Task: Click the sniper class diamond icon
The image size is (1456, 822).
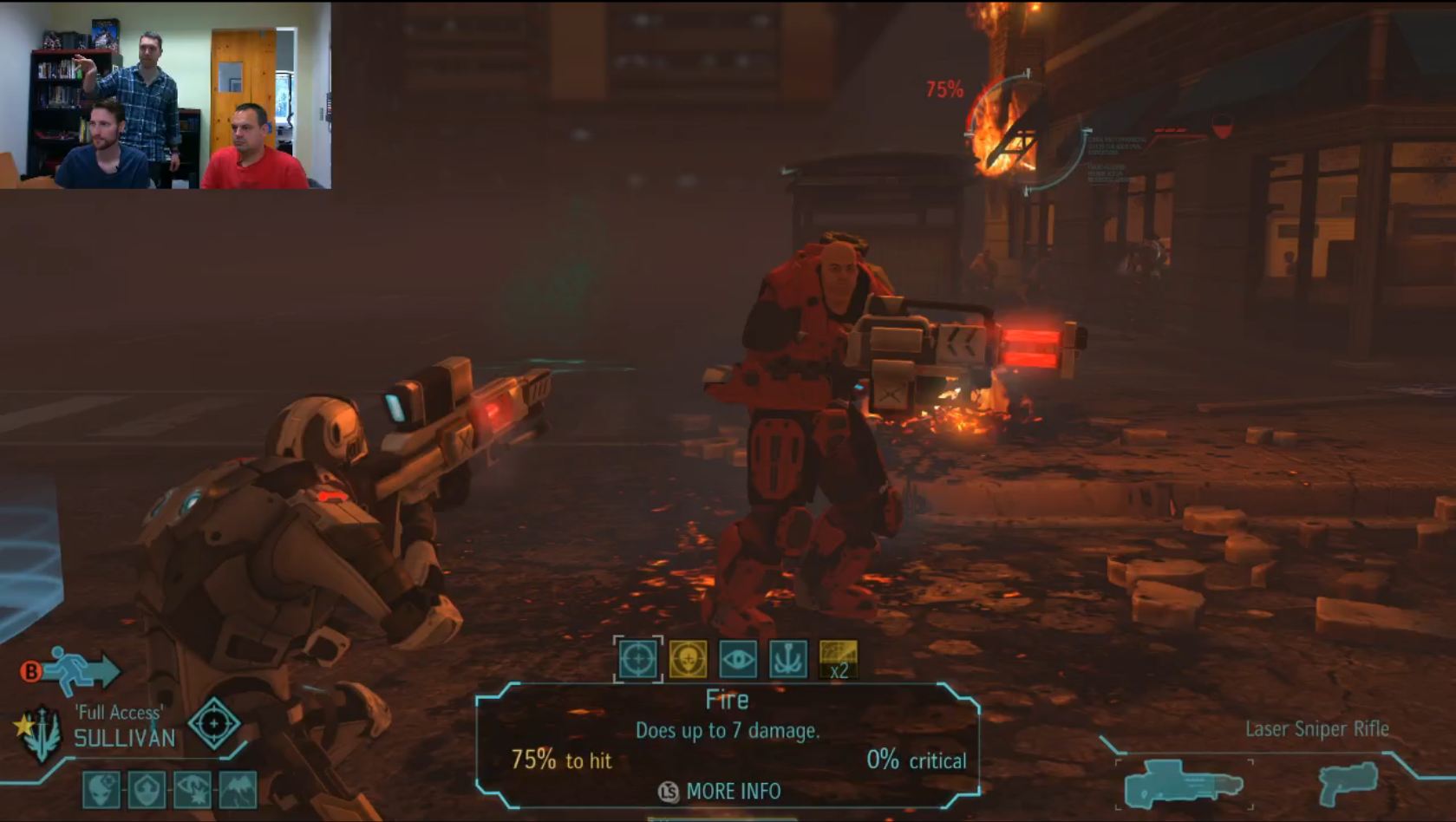Action: (x=214, y=723)
